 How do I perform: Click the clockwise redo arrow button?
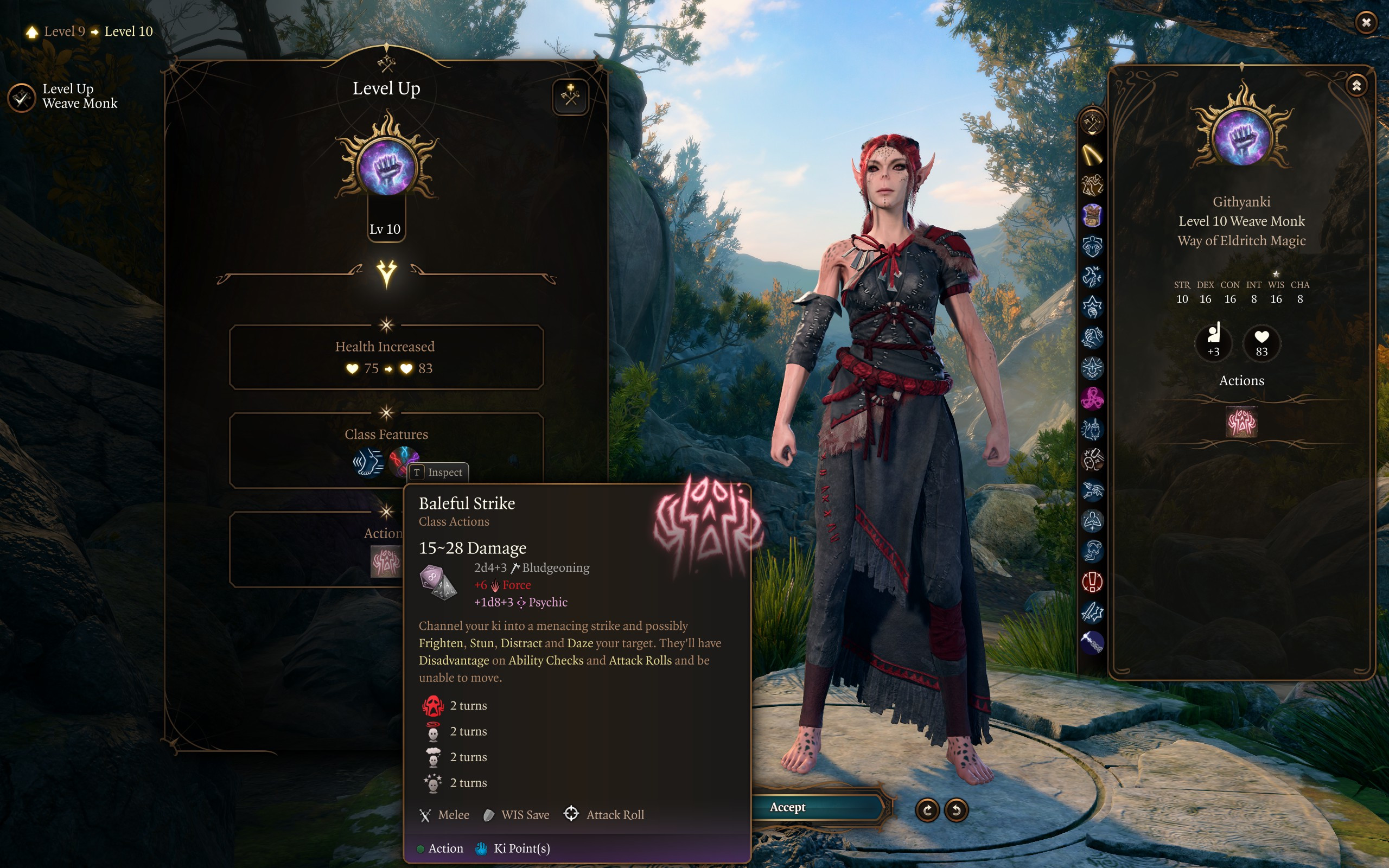click(927, 810)
